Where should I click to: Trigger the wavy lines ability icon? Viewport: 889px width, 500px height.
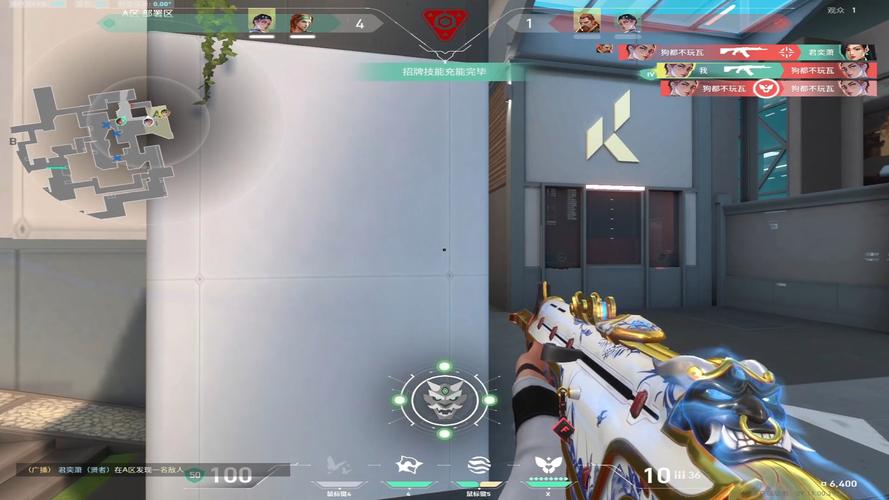pyautogui.click(x=478, y=465)
